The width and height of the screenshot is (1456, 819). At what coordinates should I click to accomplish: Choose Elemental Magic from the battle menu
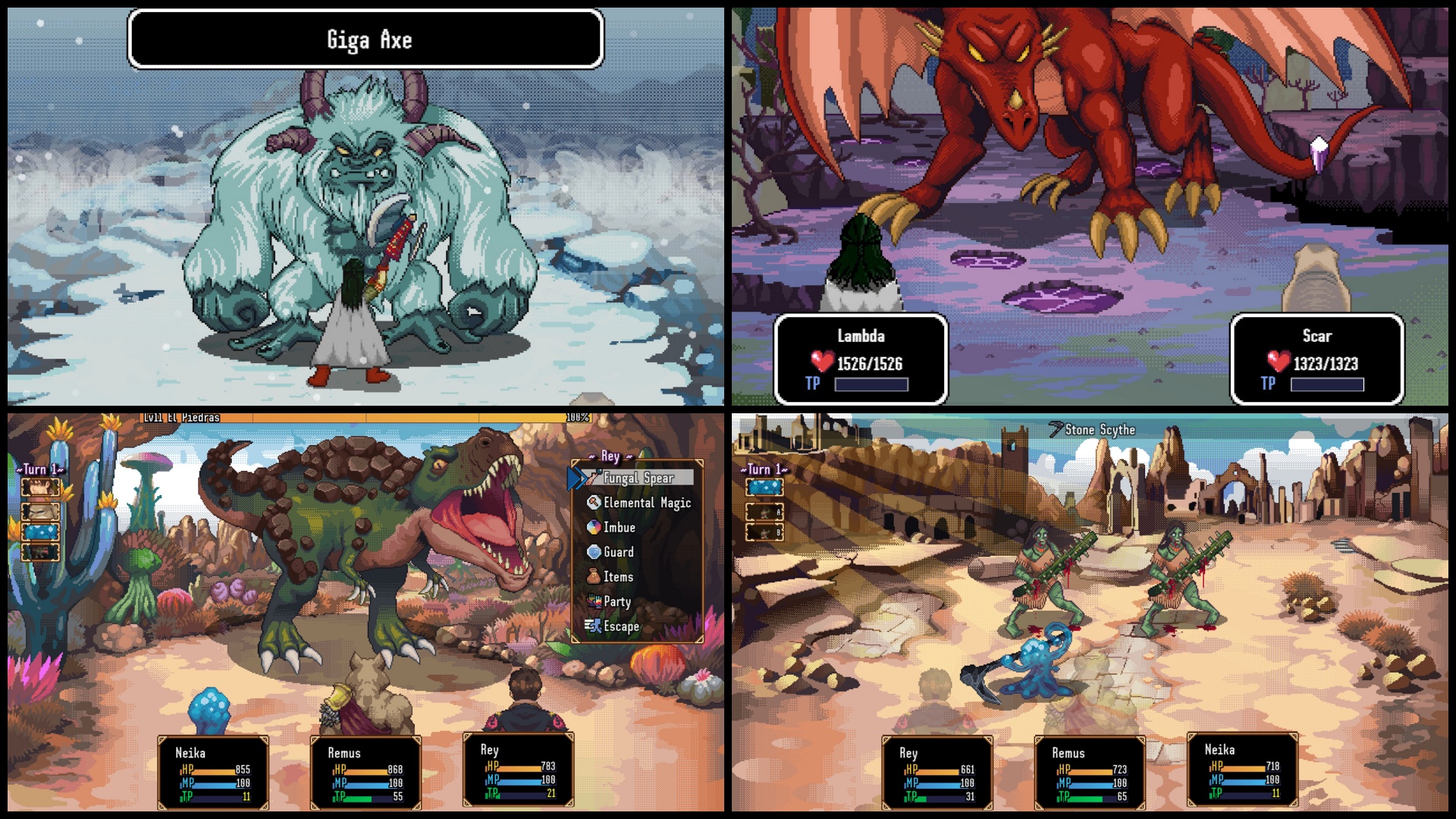tap(646, 503)
